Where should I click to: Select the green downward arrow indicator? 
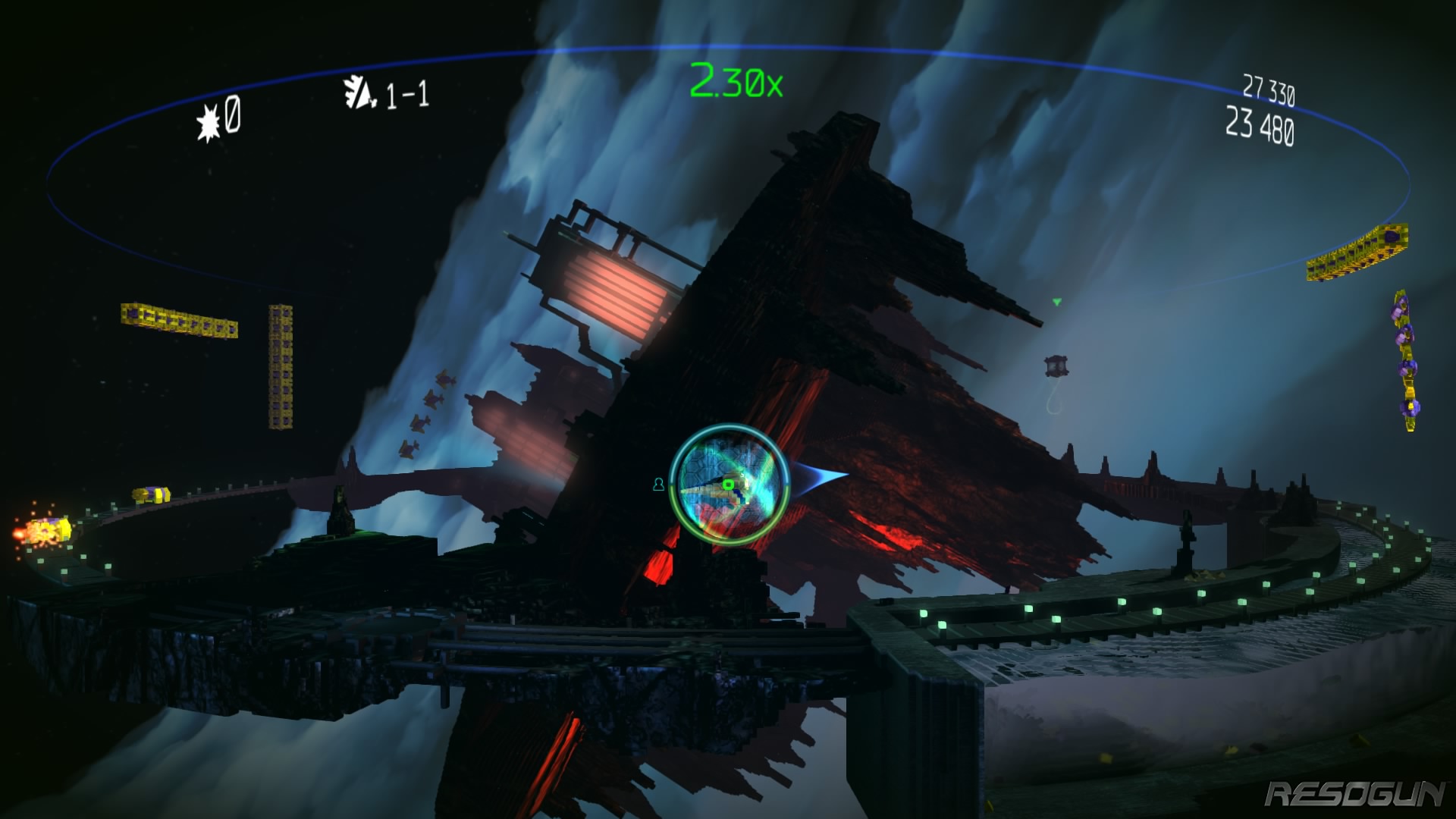point(1056,302)
